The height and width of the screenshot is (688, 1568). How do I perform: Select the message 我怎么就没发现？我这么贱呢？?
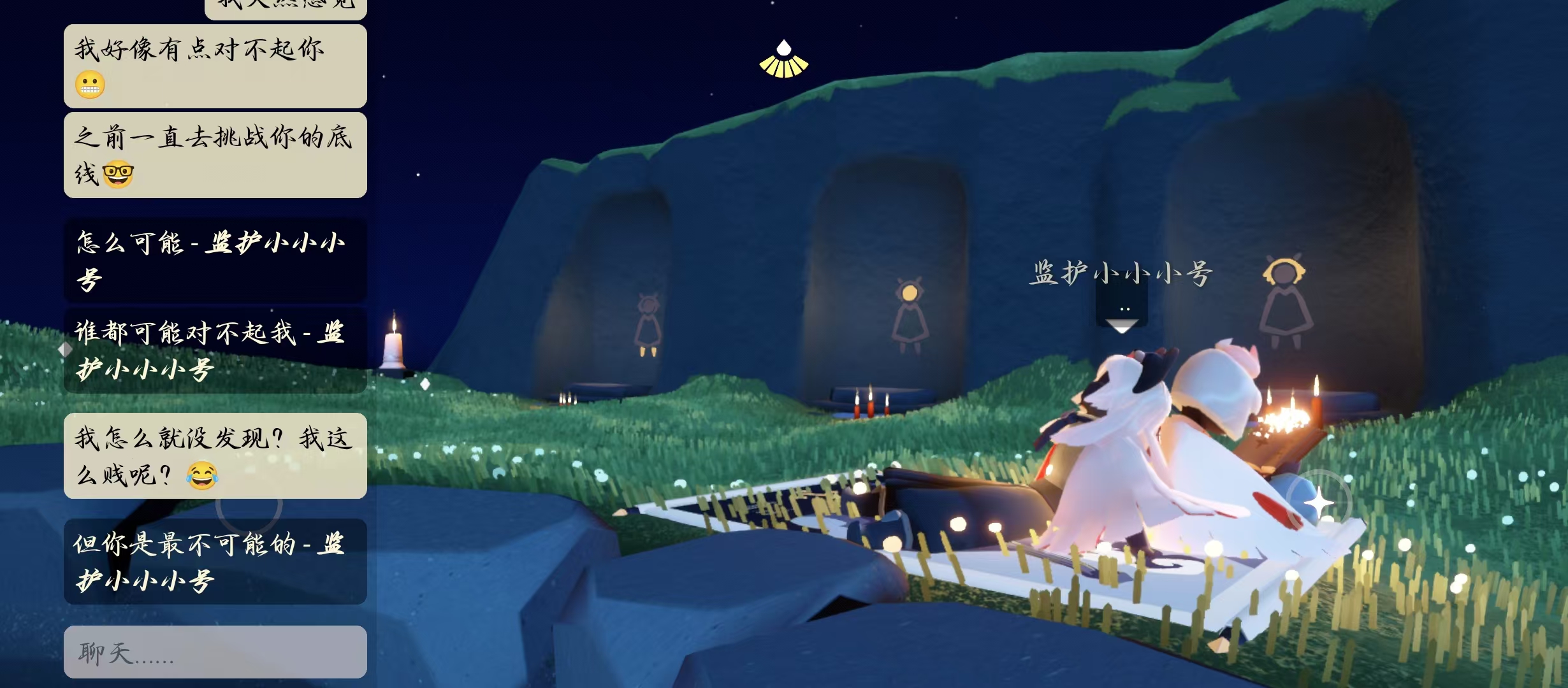pos(215,455)
